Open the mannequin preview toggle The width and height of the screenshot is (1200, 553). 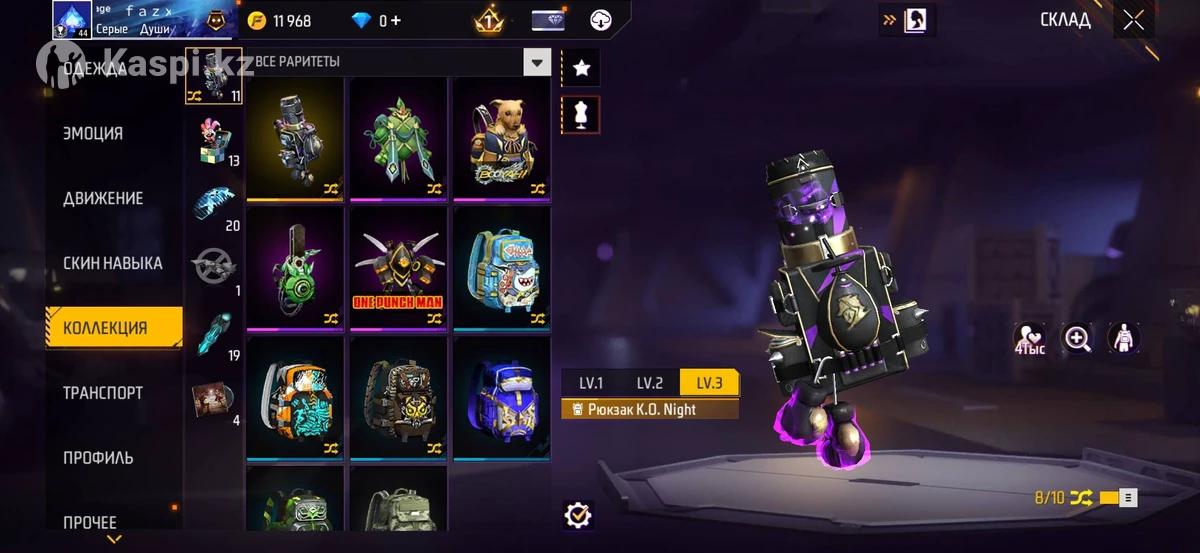(580, 114)
